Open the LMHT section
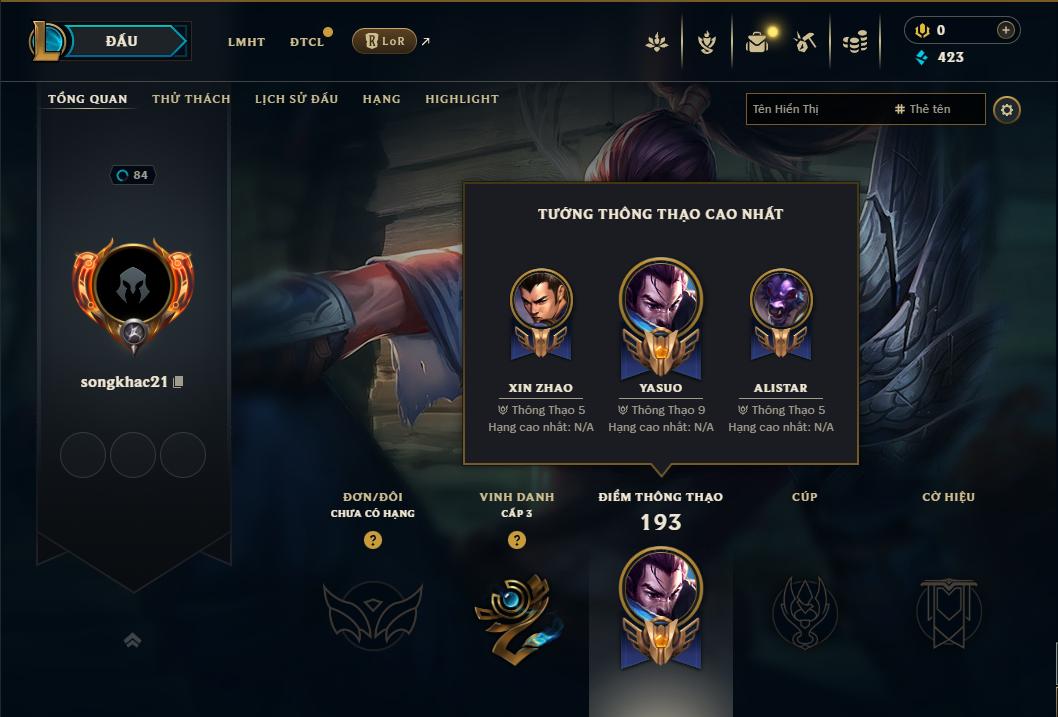1058x717 pixels. (246, 42)
